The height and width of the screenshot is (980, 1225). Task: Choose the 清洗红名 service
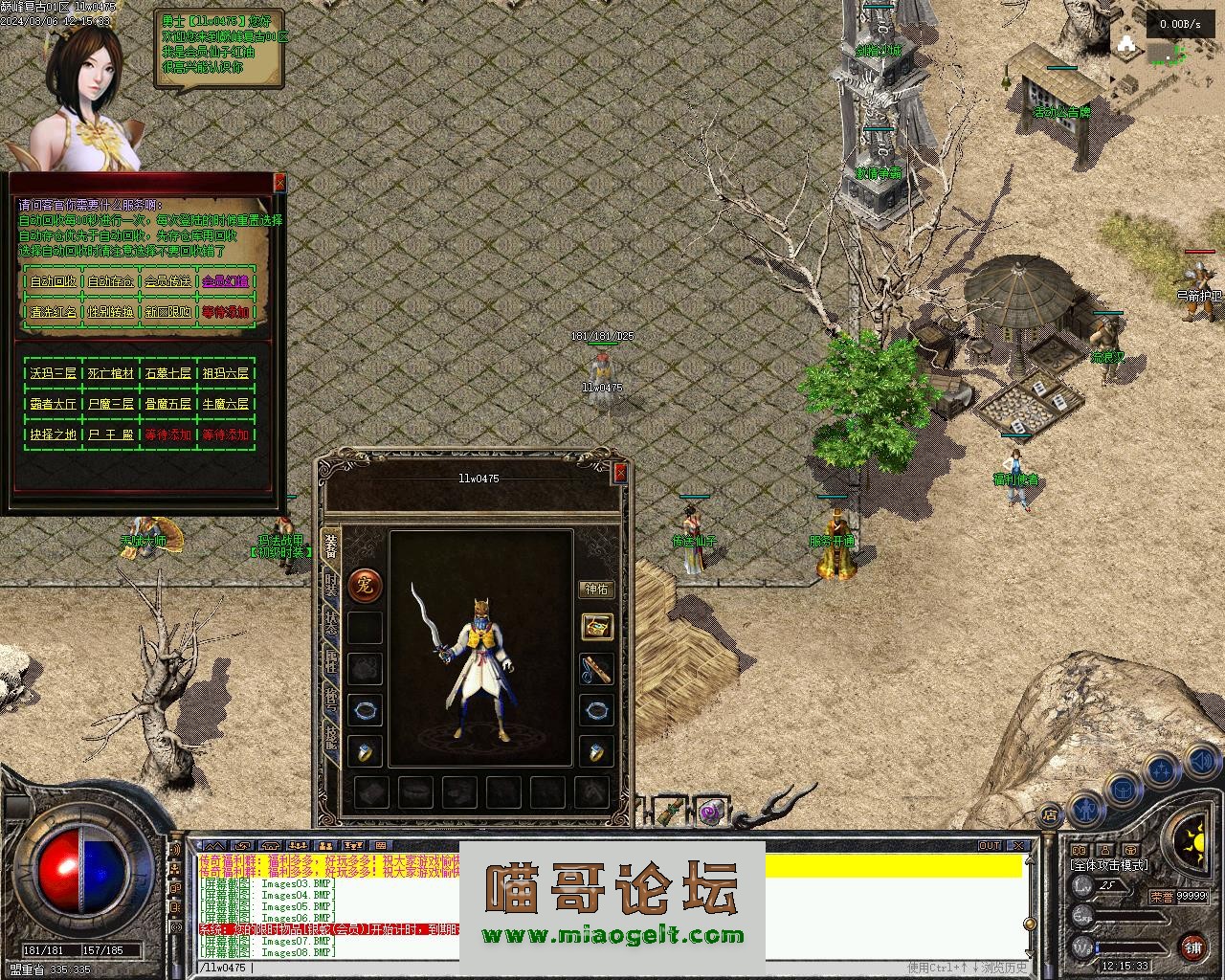[x=54, y=312]
